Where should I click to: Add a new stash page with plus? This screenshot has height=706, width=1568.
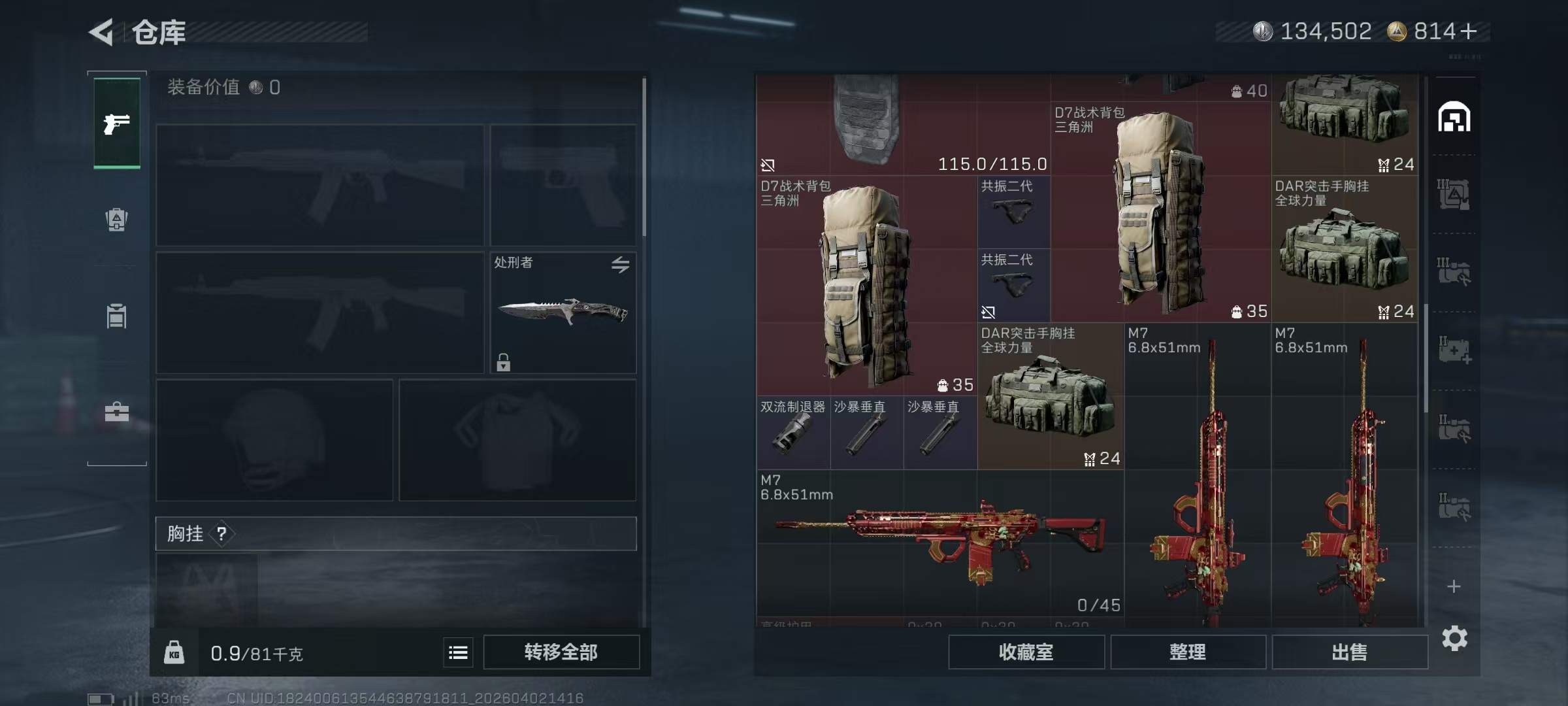coord(1454,586)
